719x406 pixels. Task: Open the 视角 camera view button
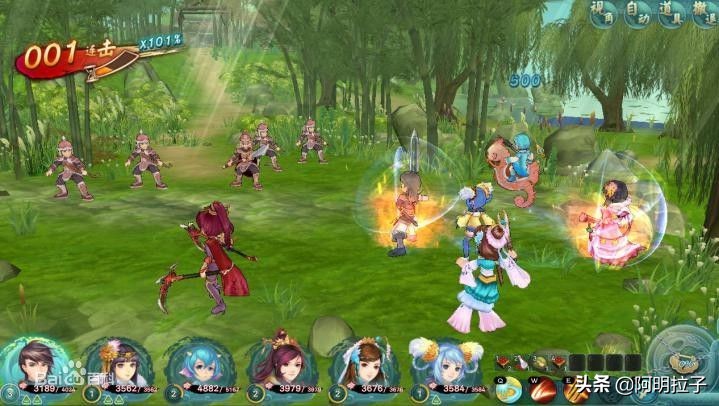tap(602, 15)
